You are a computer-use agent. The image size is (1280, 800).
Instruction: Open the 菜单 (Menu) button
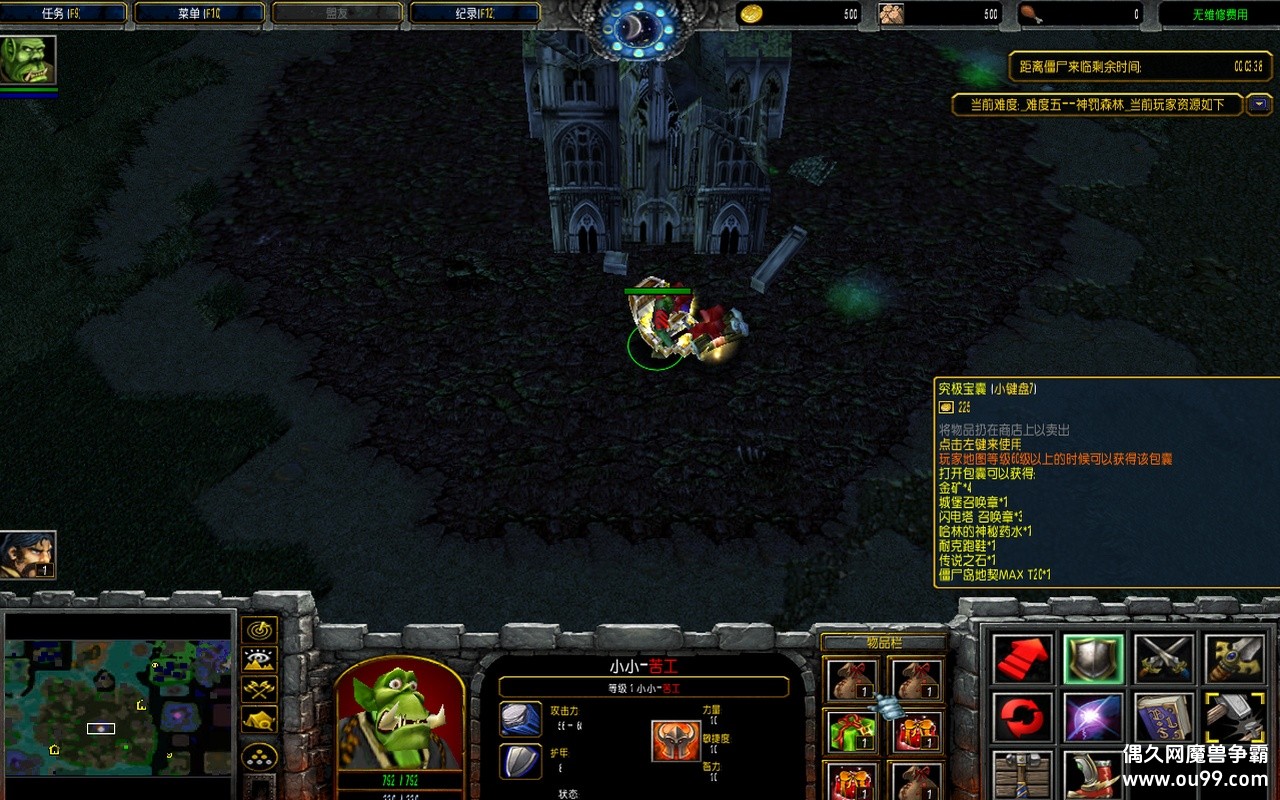click(x=199, y=14)
